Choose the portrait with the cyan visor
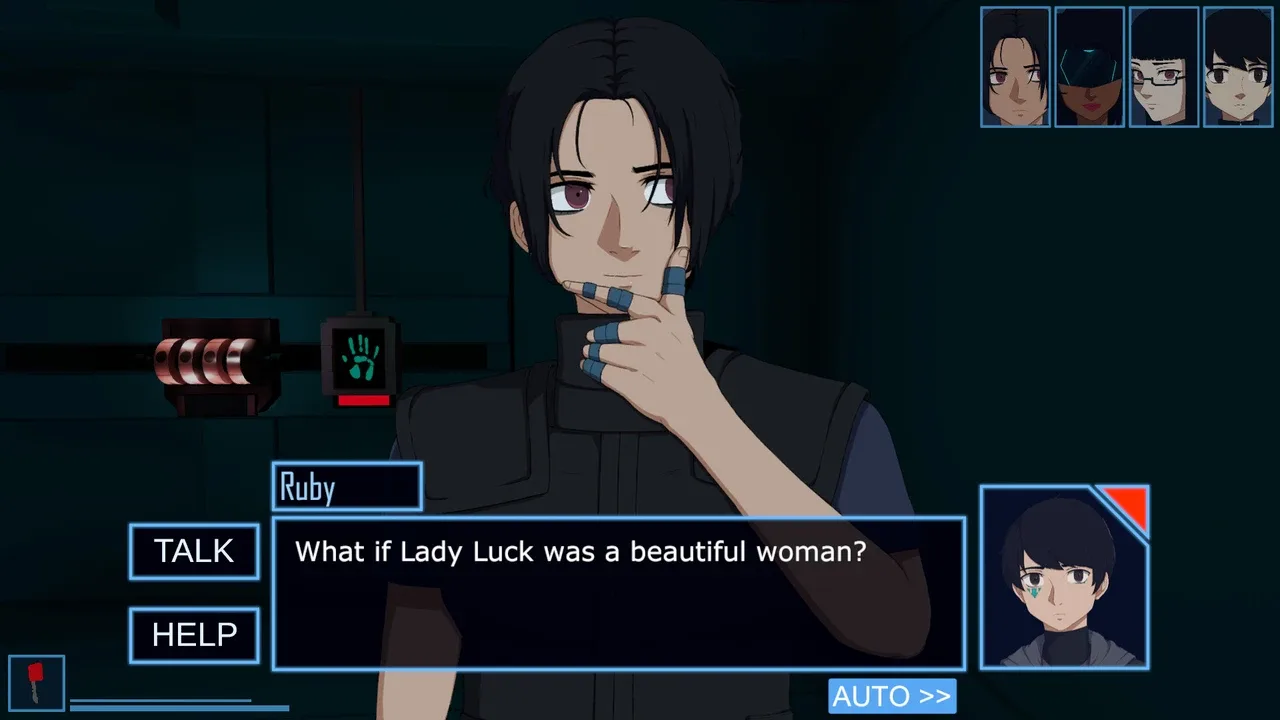 click(x=1089, y=67)
